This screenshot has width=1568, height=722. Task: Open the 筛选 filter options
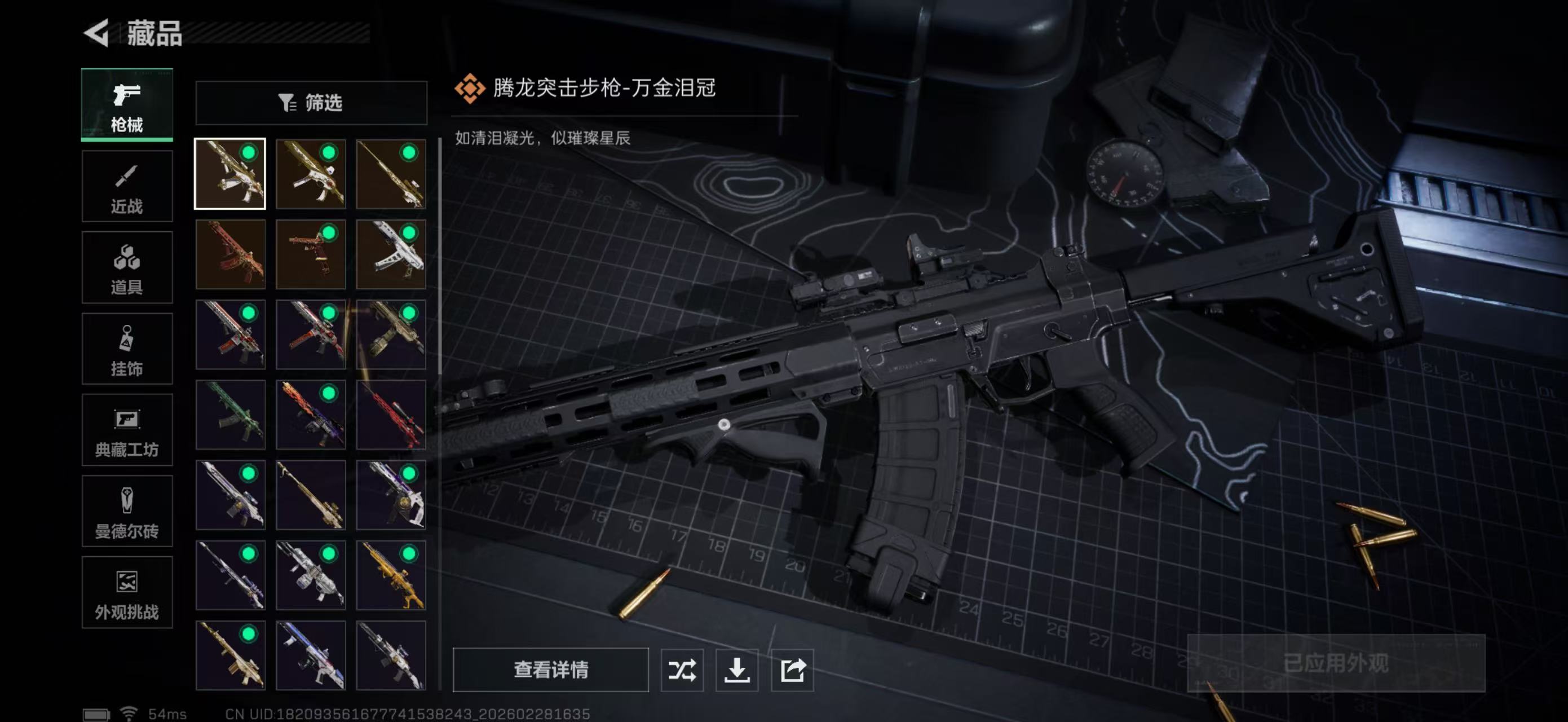[312, 103]
